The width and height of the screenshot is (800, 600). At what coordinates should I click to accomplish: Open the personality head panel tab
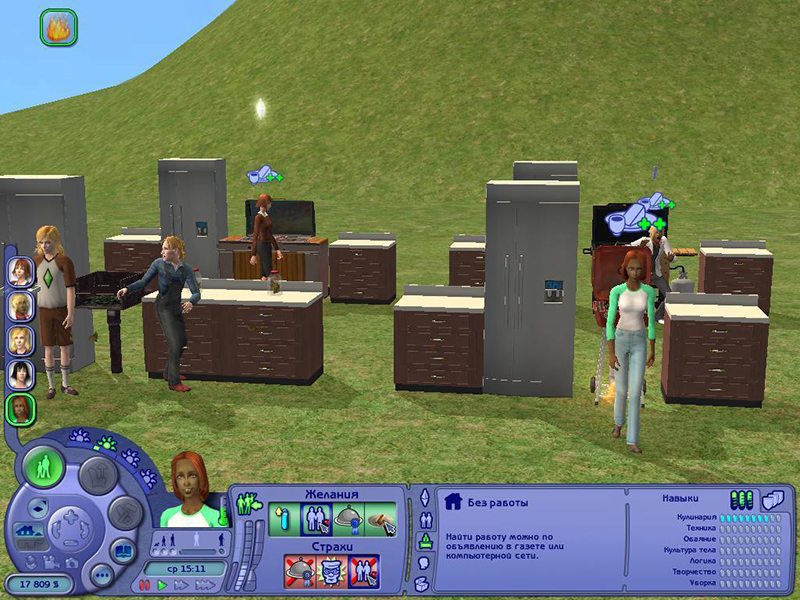423,561
